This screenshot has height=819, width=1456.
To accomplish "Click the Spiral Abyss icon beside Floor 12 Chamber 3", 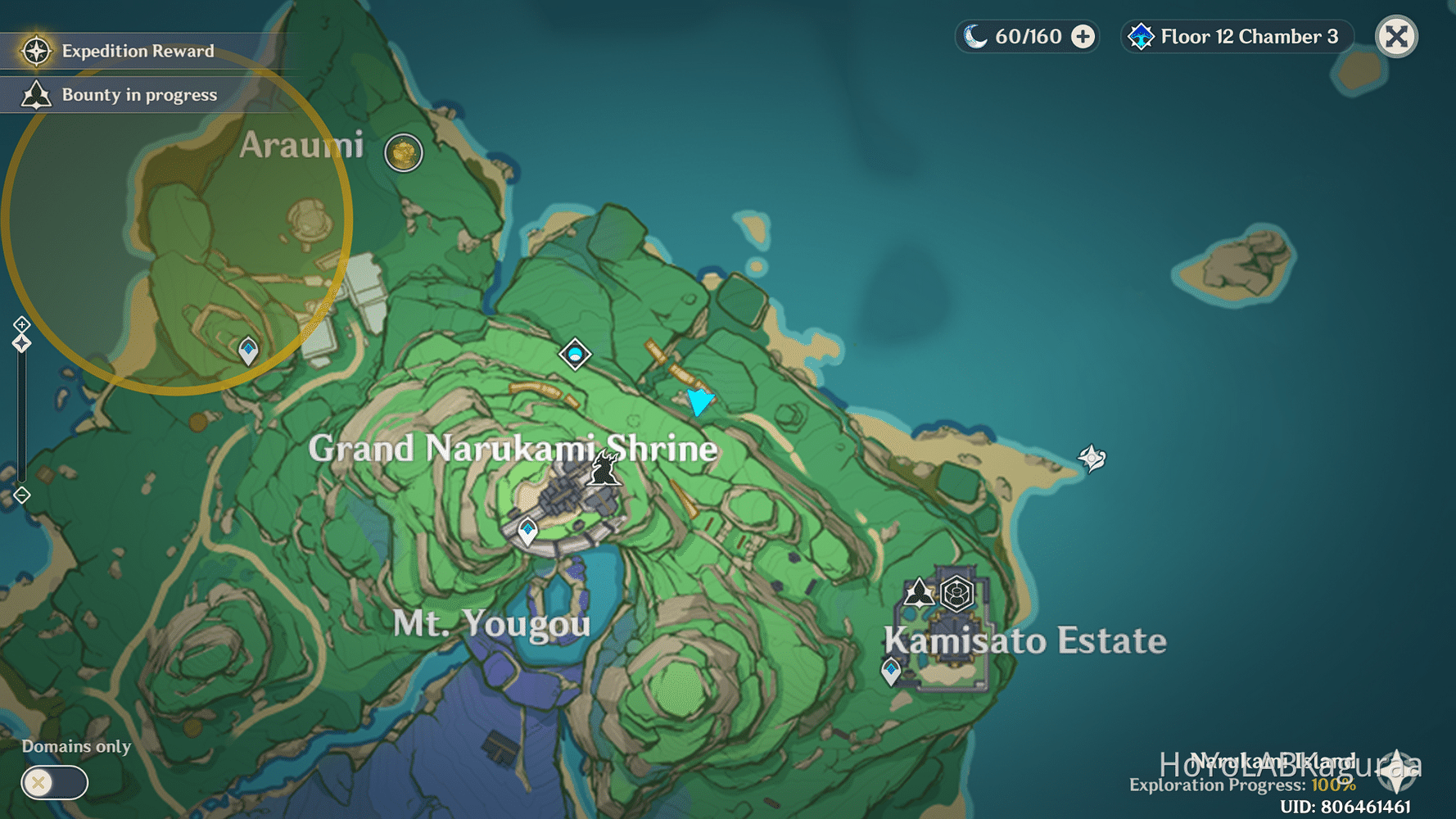I will click(x=1141, y=36).
